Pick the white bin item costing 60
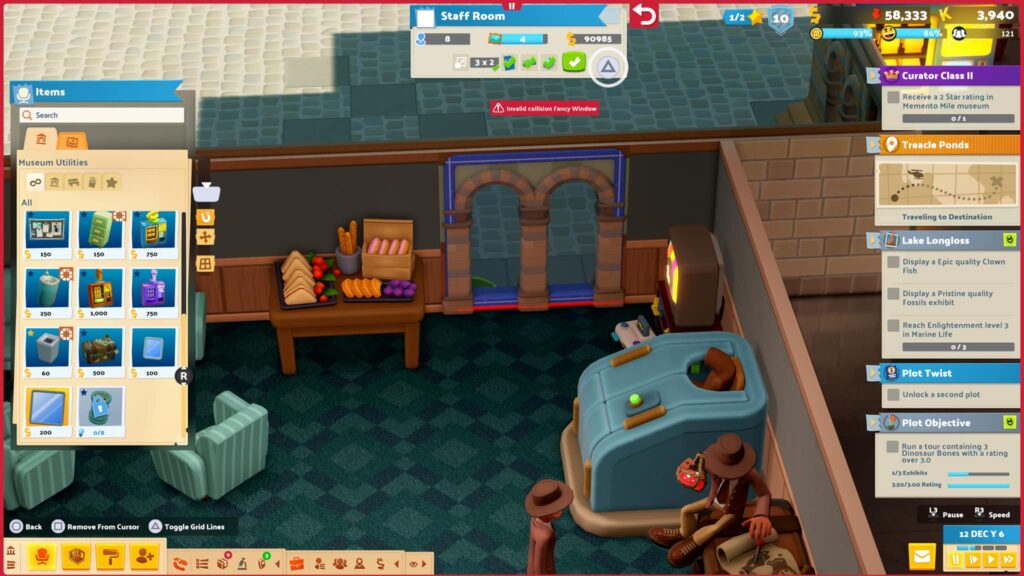The image size is (1024, 576). pos(47,347)
